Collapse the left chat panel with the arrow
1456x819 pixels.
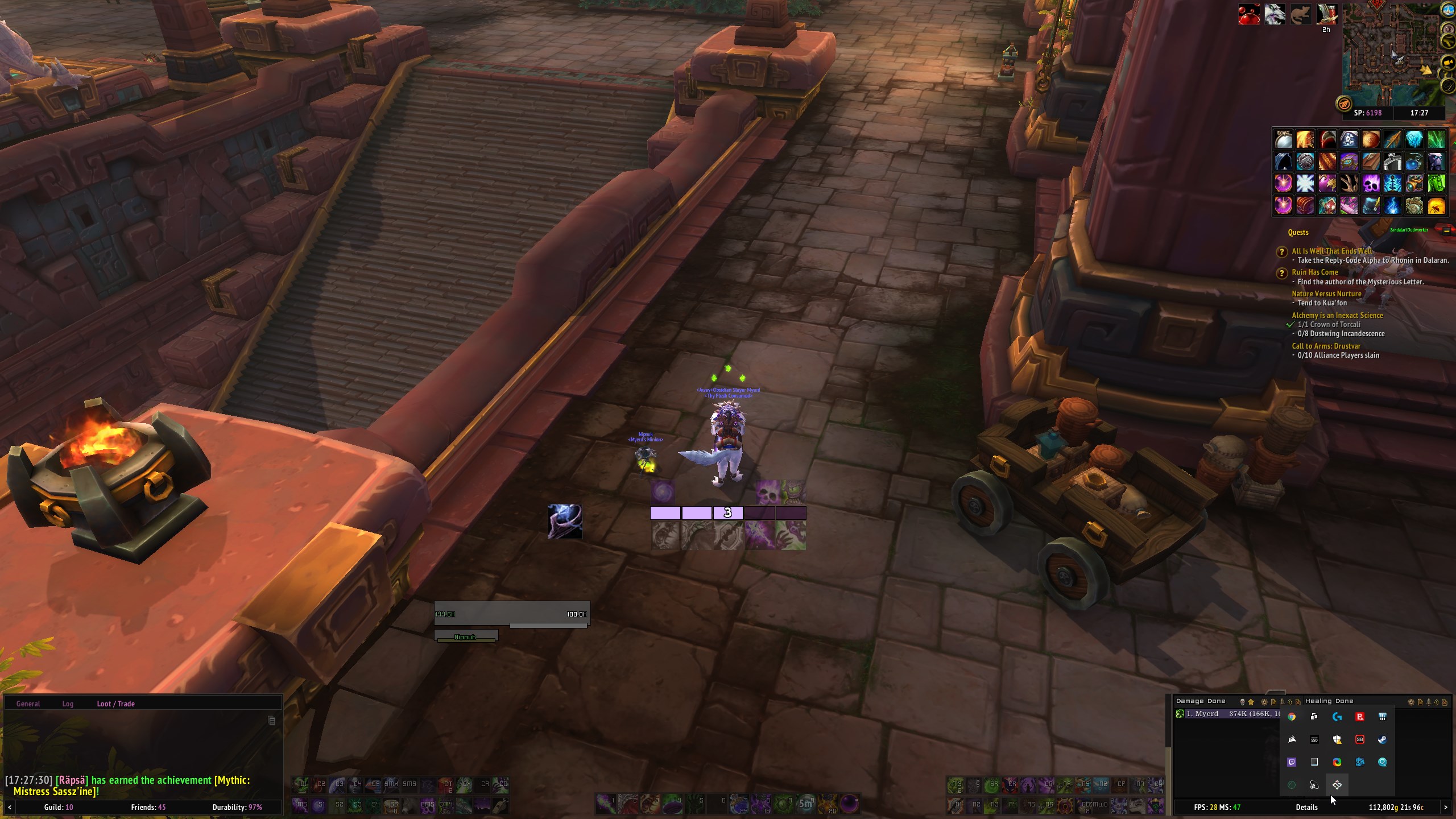[10, 807]
